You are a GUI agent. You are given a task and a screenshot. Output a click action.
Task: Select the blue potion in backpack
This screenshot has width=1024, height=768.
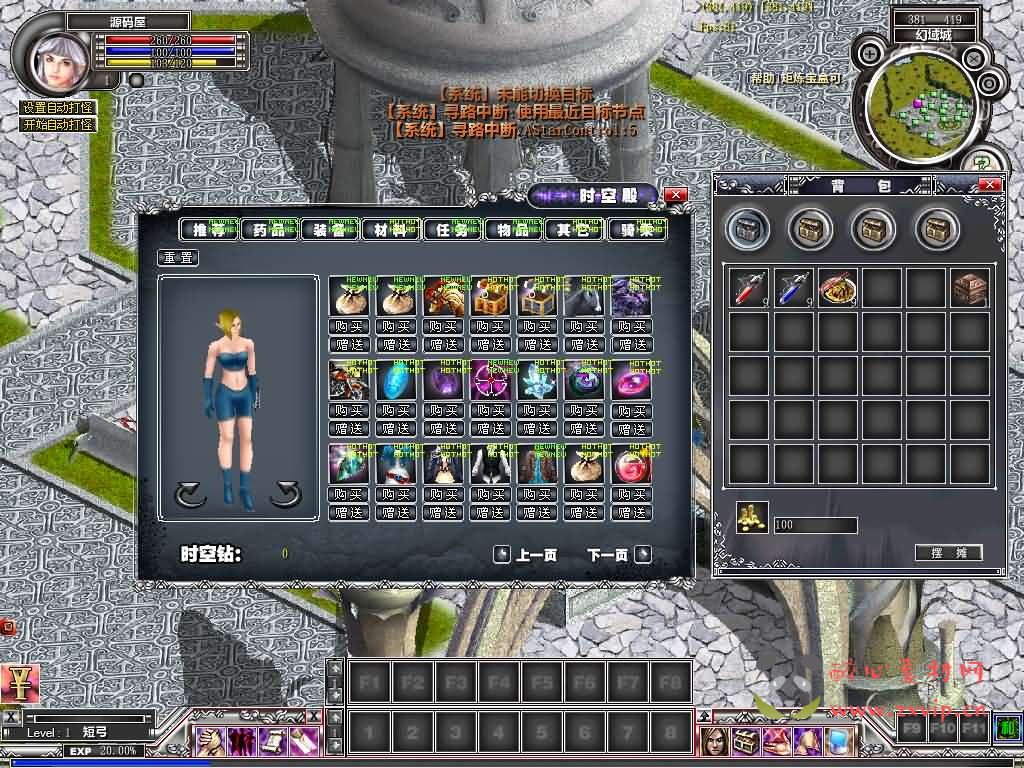coord(794,288)
